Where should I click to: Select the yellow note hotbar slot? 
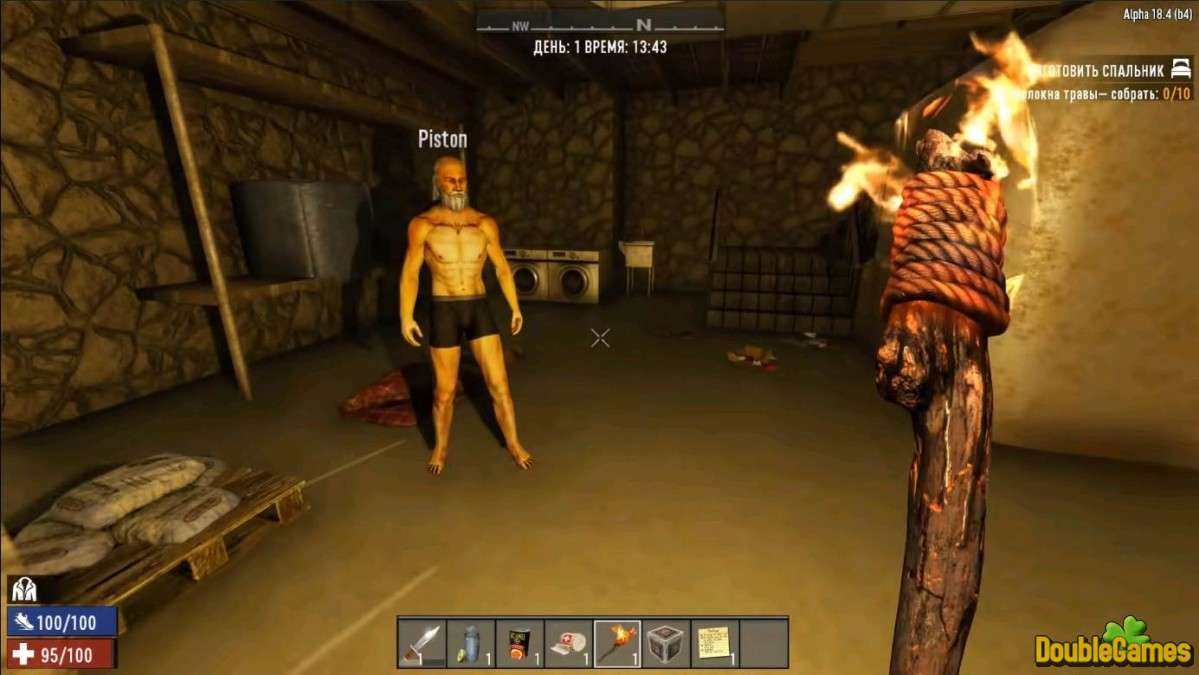714,643
